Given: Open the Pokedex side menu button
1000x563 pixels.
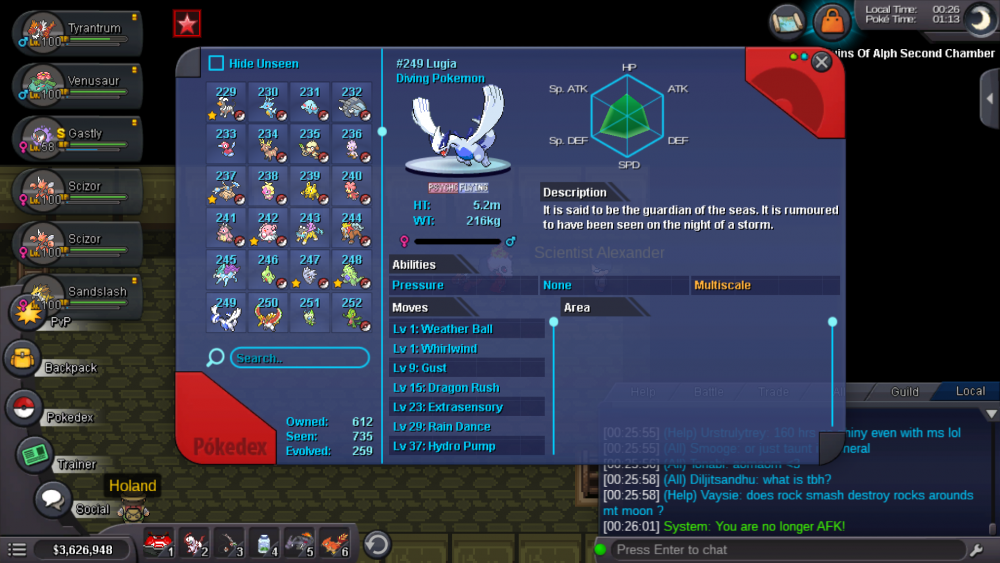Looking at the screenshot, I should [x=23, y=408].
